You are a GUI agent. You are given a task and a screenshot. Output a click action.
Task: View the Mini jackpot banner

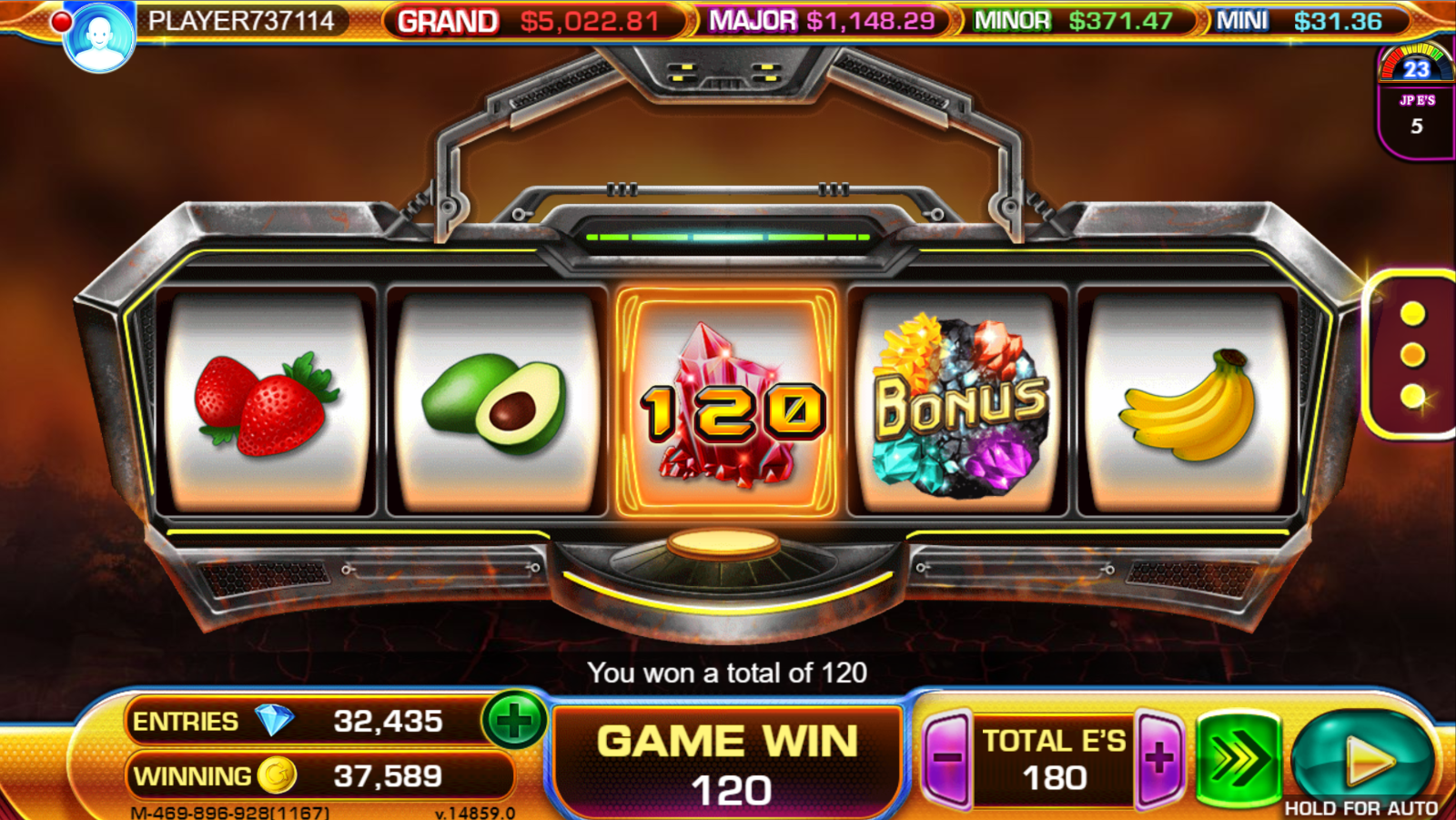click(x=1299, y=21)
